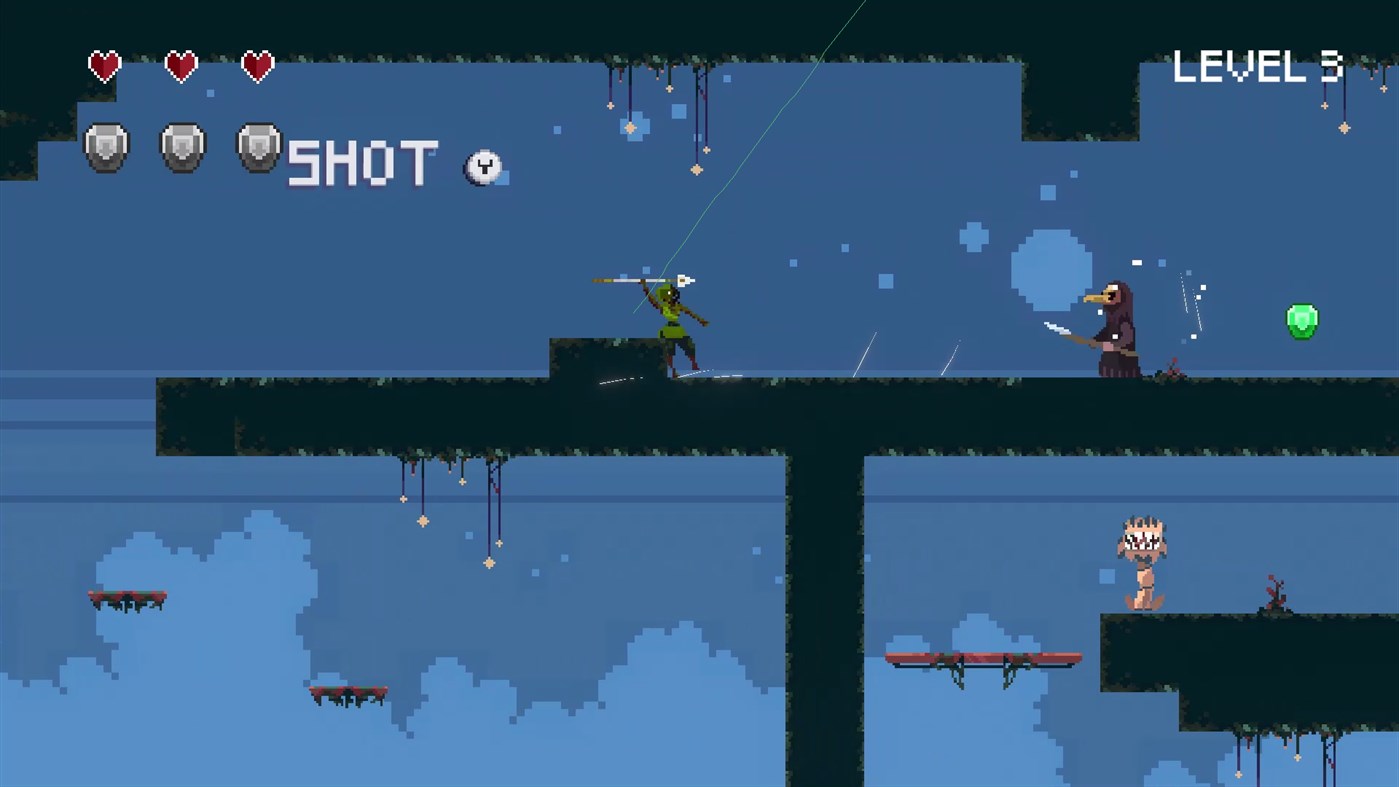Click the vulture enemy's raised knife

pyautogui.click(x=1057, y=327)
